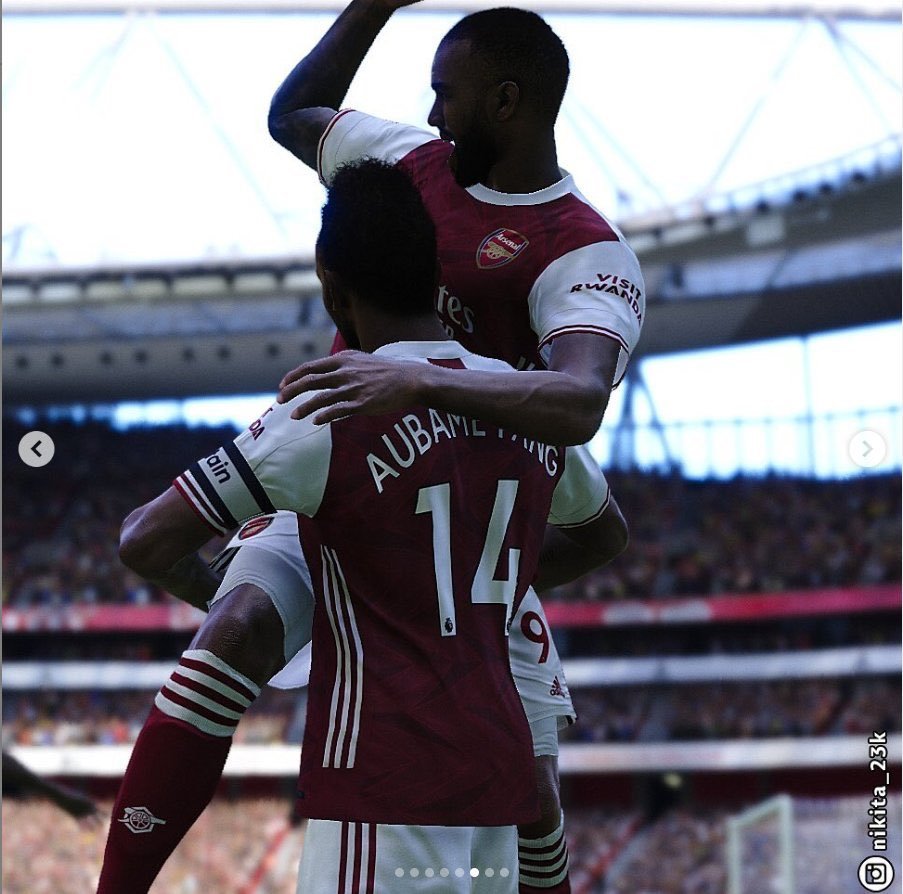This screenshot has height=894, width=903.
Task: Go to the previous carousel image
Action: [36, 449]
